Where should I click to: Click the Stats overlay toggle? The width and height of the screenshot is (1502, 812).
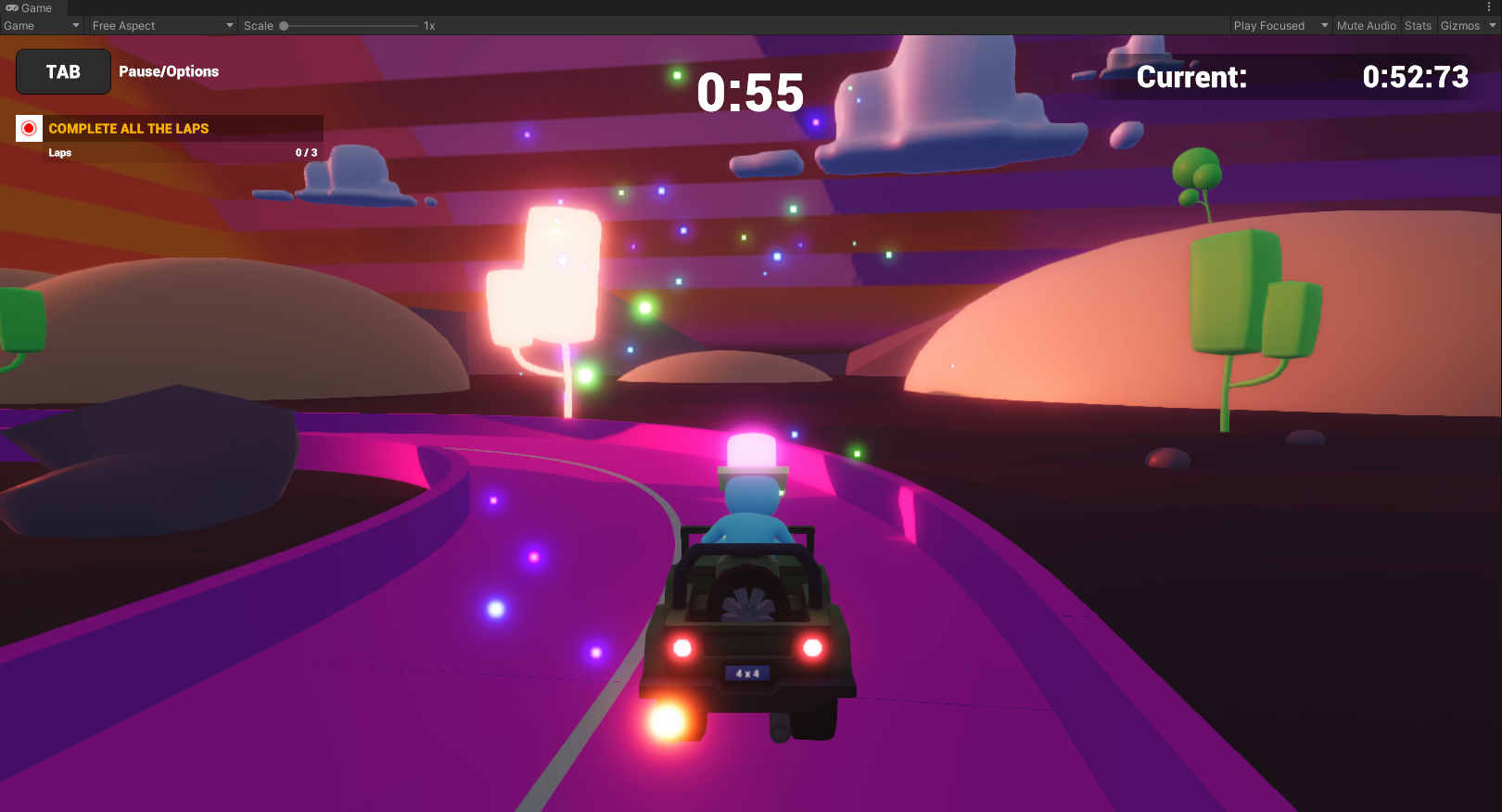(1418, 25)
